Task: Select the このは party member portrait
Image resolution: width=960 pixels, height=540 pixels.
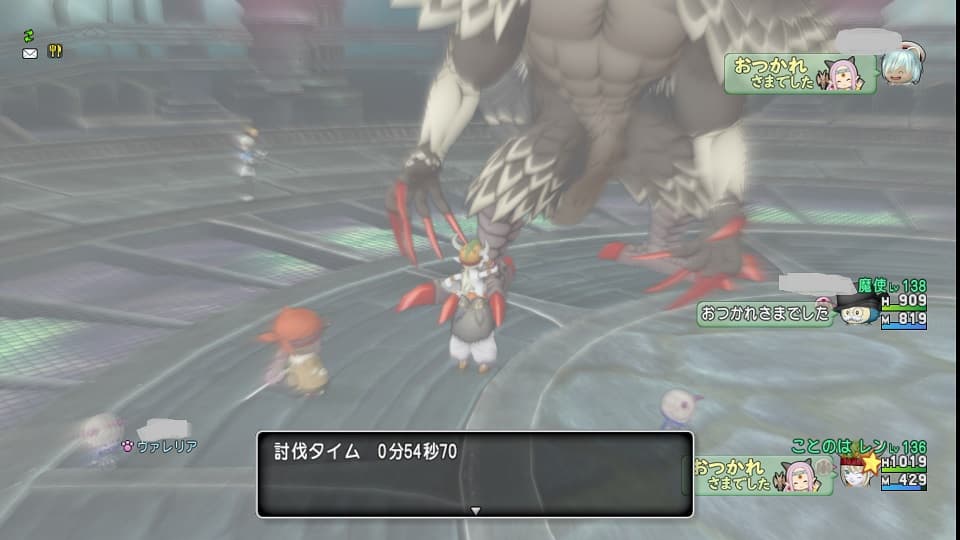Action: 857,470
